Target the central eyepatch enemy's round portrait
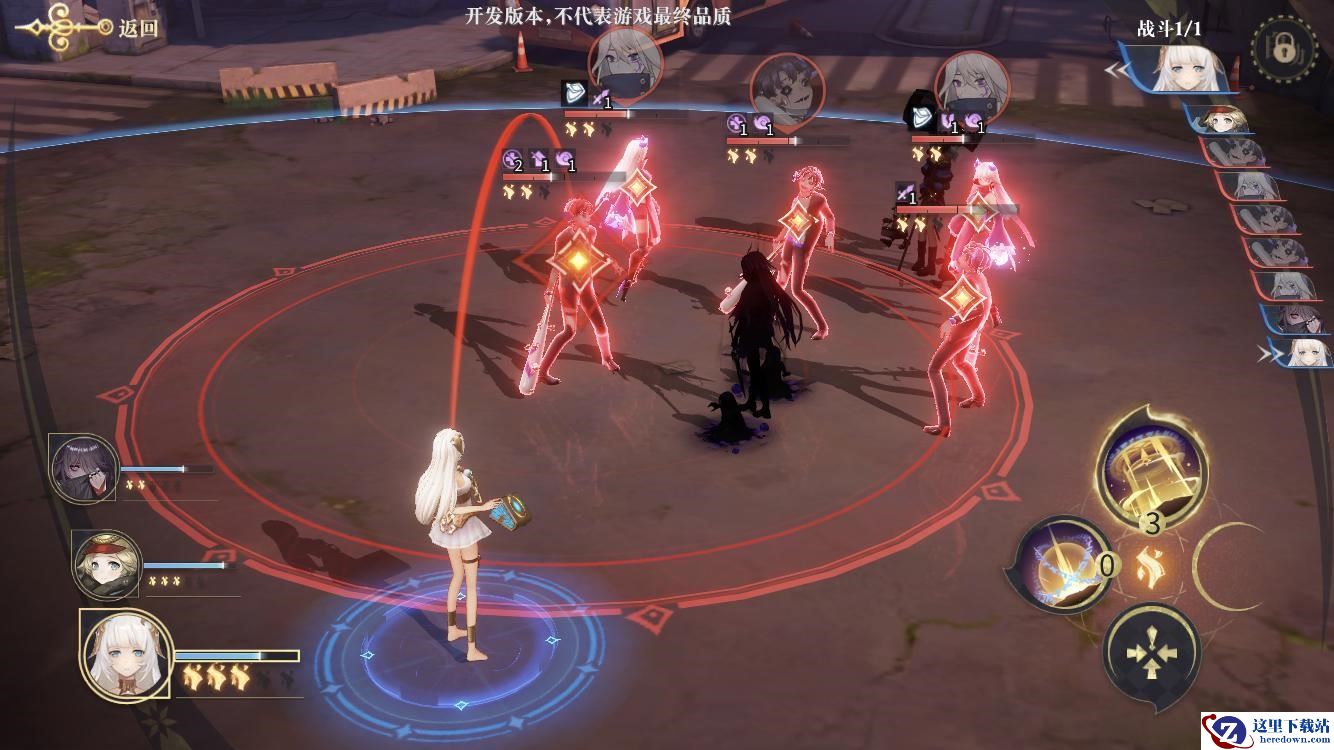 click(x=786, y=90)
